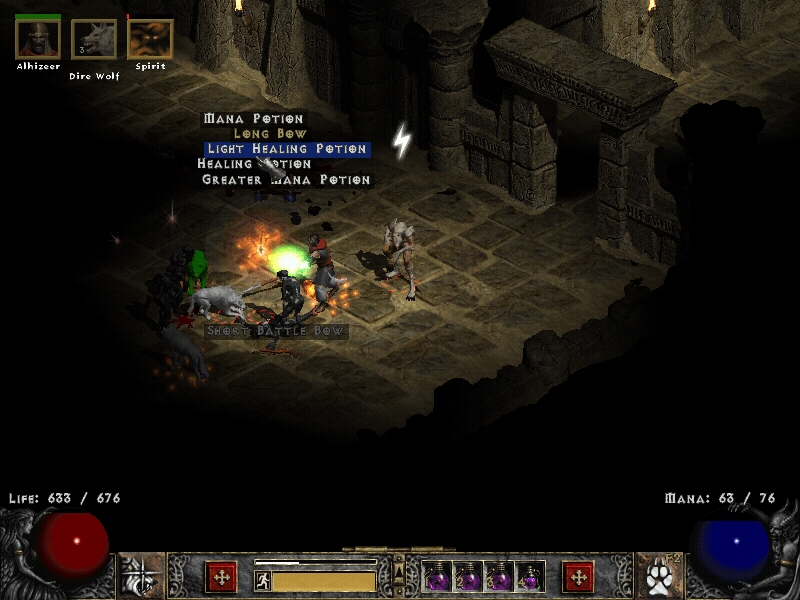Pick up the Long Bow label
Image resolution: width=800 pixels, height=600 pixels.
[x=270, y=134]
